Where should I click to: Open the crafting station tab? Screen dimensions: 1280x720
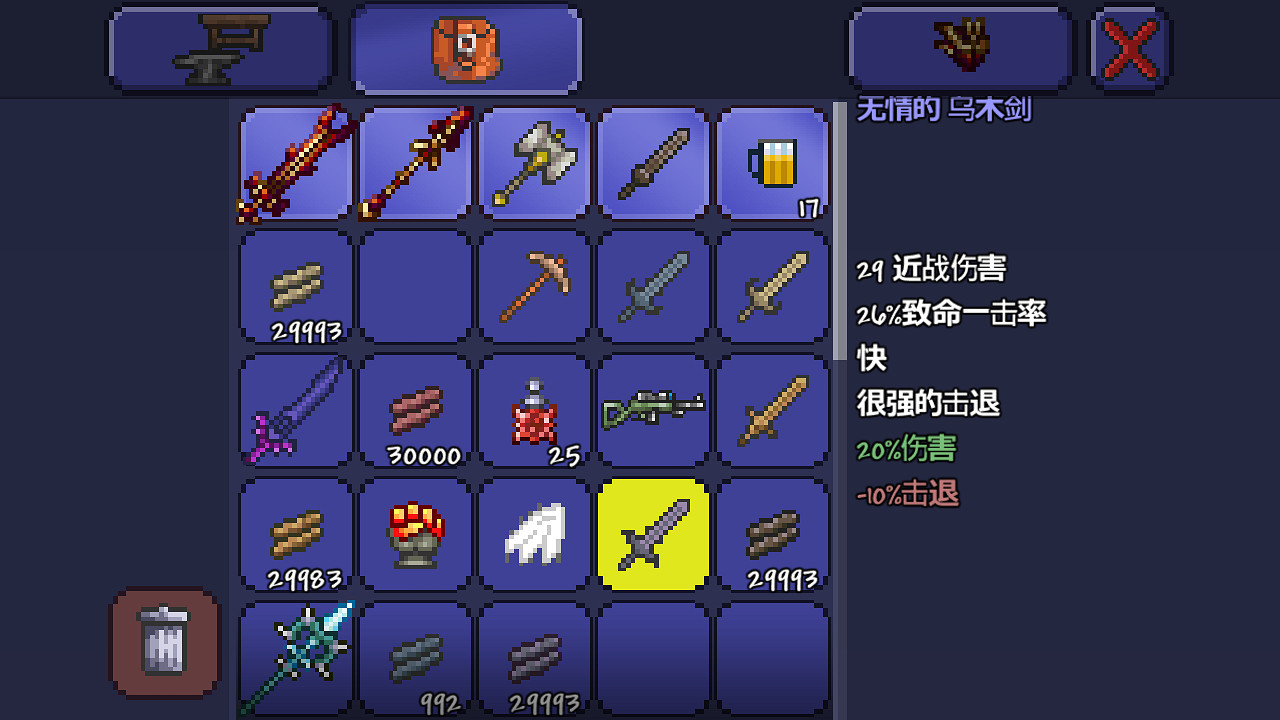pyautogui.click(x=220, y=47)
